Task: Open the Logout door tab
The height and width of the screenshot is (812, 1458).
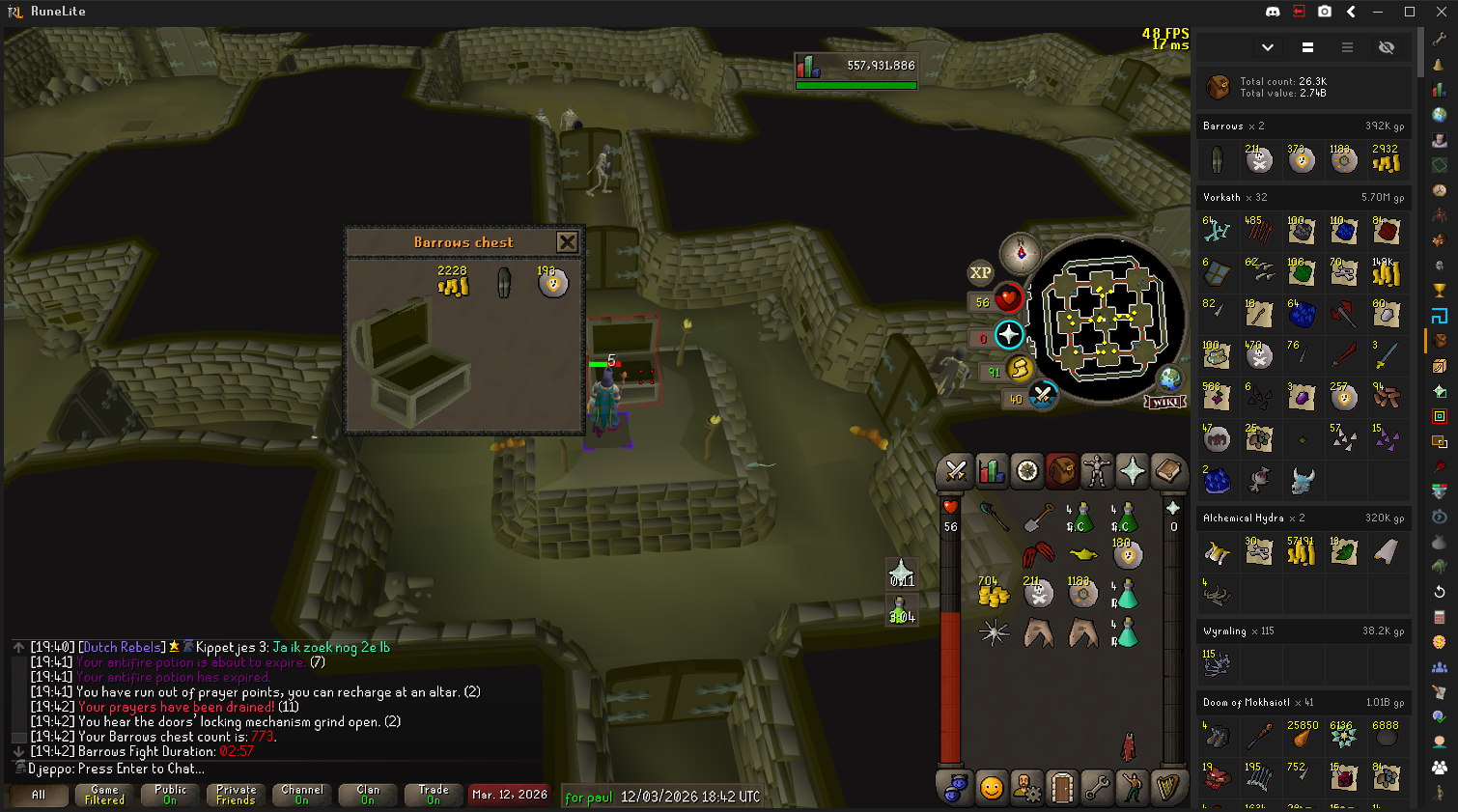Action: 1061,788
